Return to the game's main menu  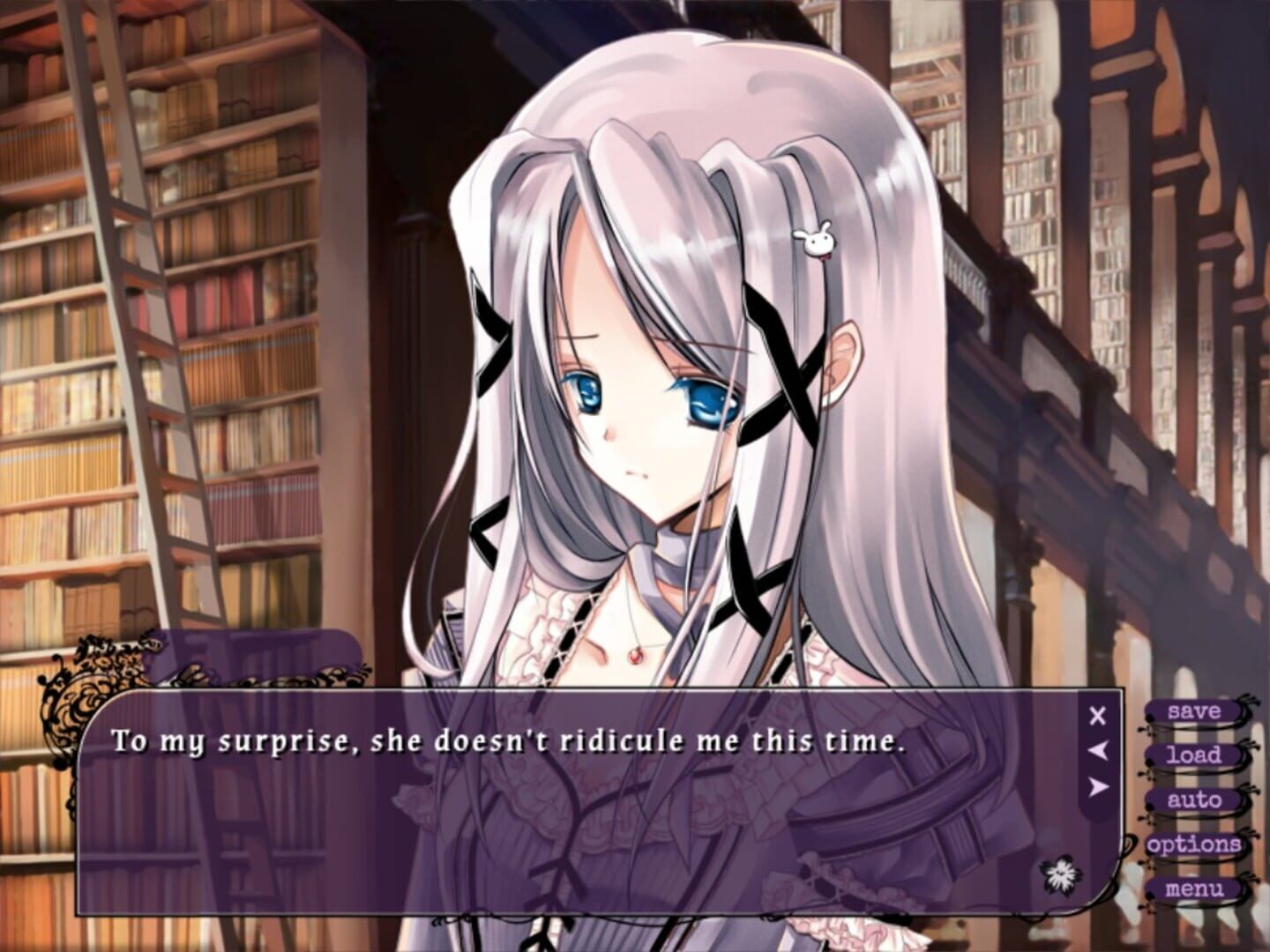1195,889
